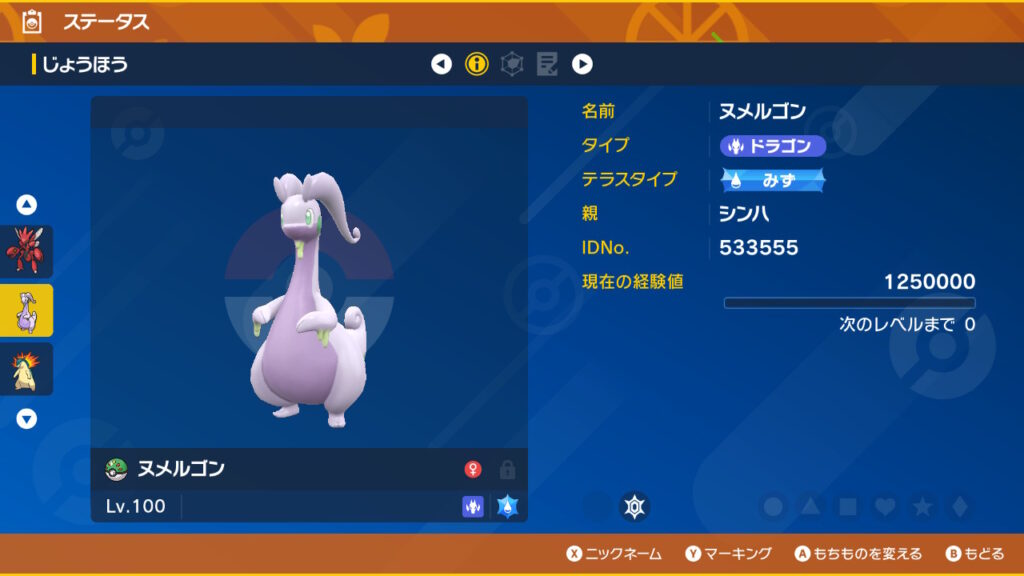Toggle the star marking symbol

point(922,507)
